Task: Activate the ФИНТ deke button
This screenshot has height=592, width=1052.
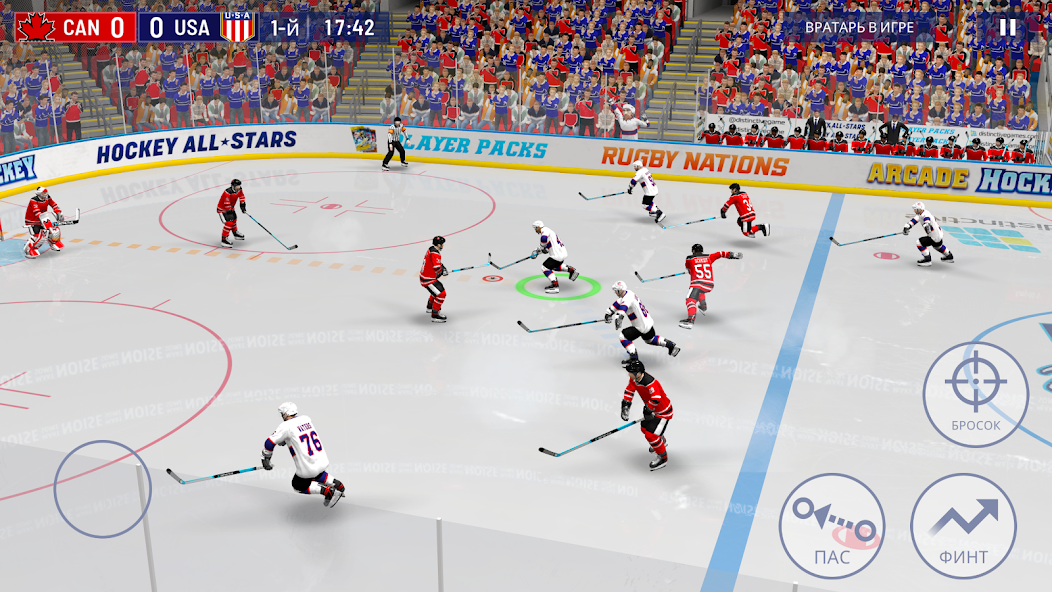Action: coord(964,526)
